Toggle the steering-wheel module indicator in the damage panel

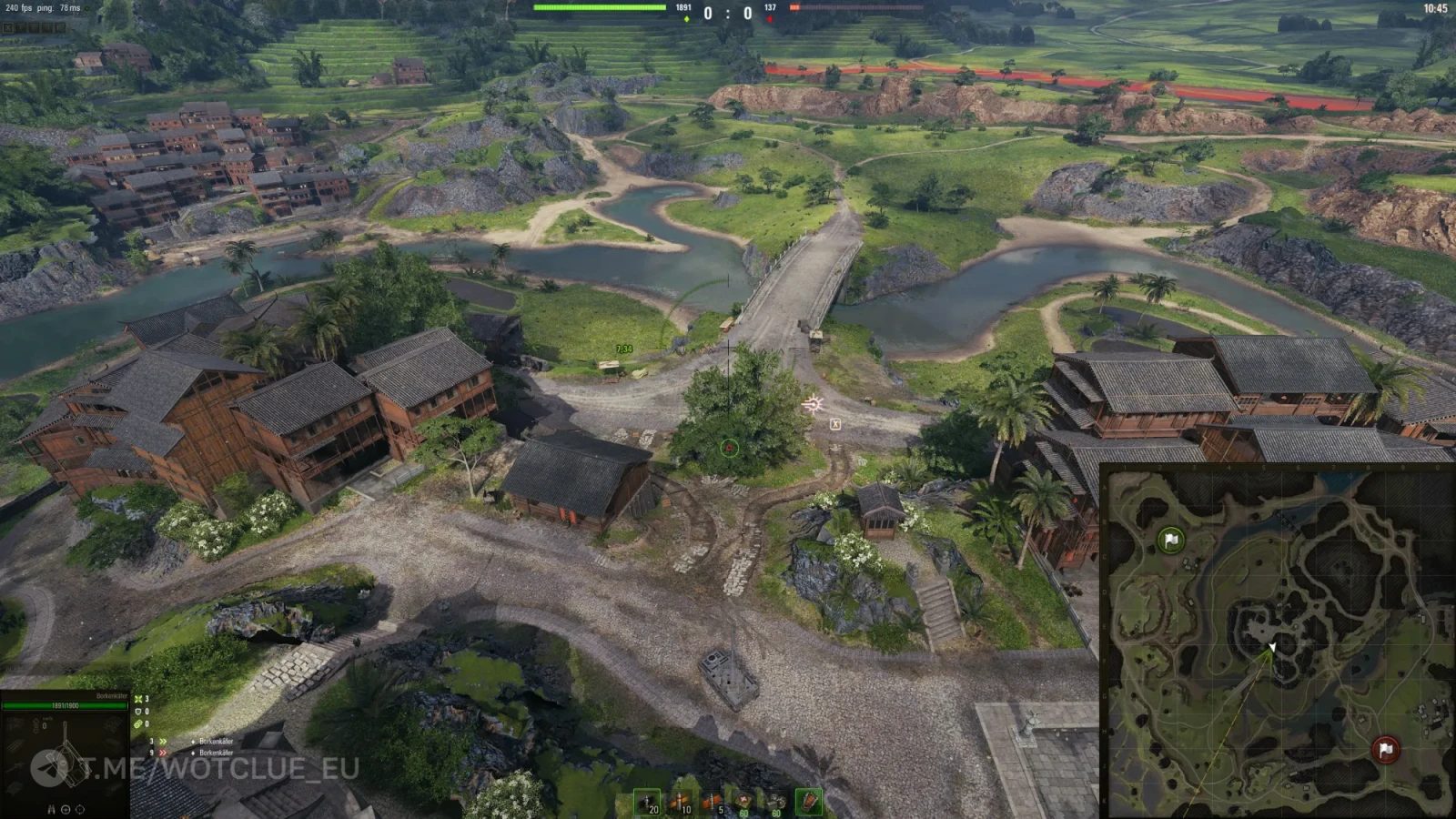click(66, 809)
